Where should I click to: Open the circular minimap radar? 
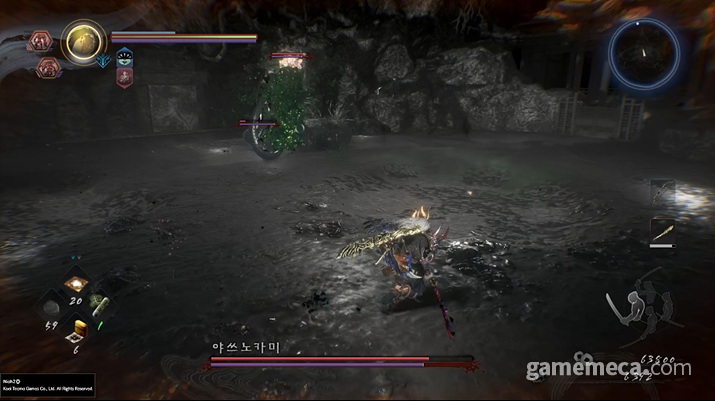coord(644,52)
